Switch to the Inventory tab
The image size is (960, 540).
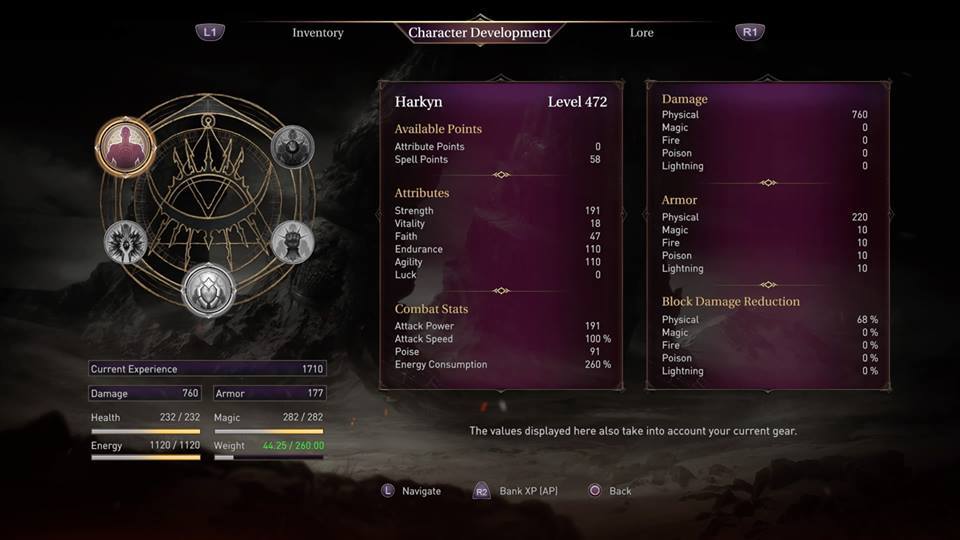[317, 33]
